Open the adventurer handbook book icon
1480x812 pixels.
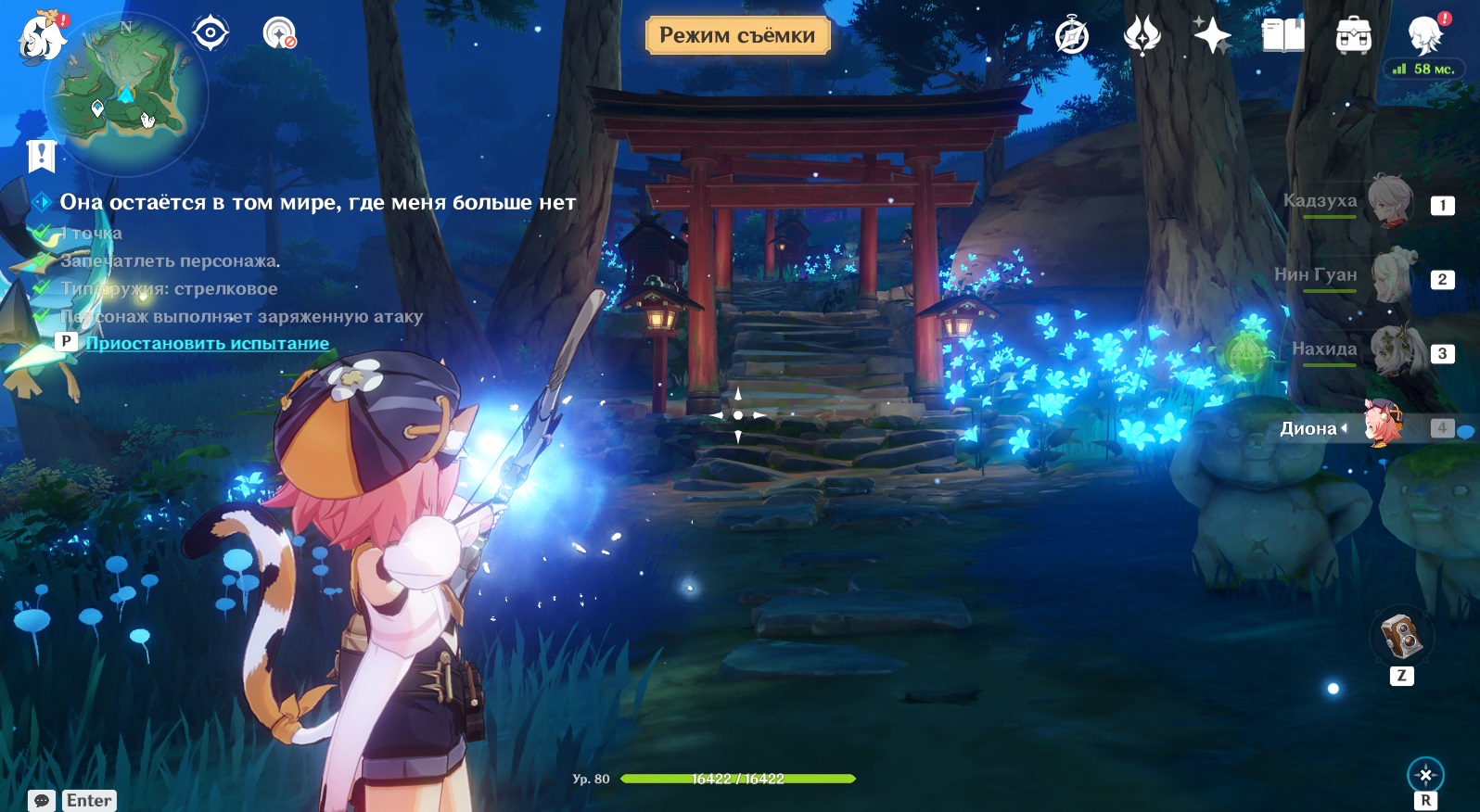pyautogui.click(x=1282, y=36)
